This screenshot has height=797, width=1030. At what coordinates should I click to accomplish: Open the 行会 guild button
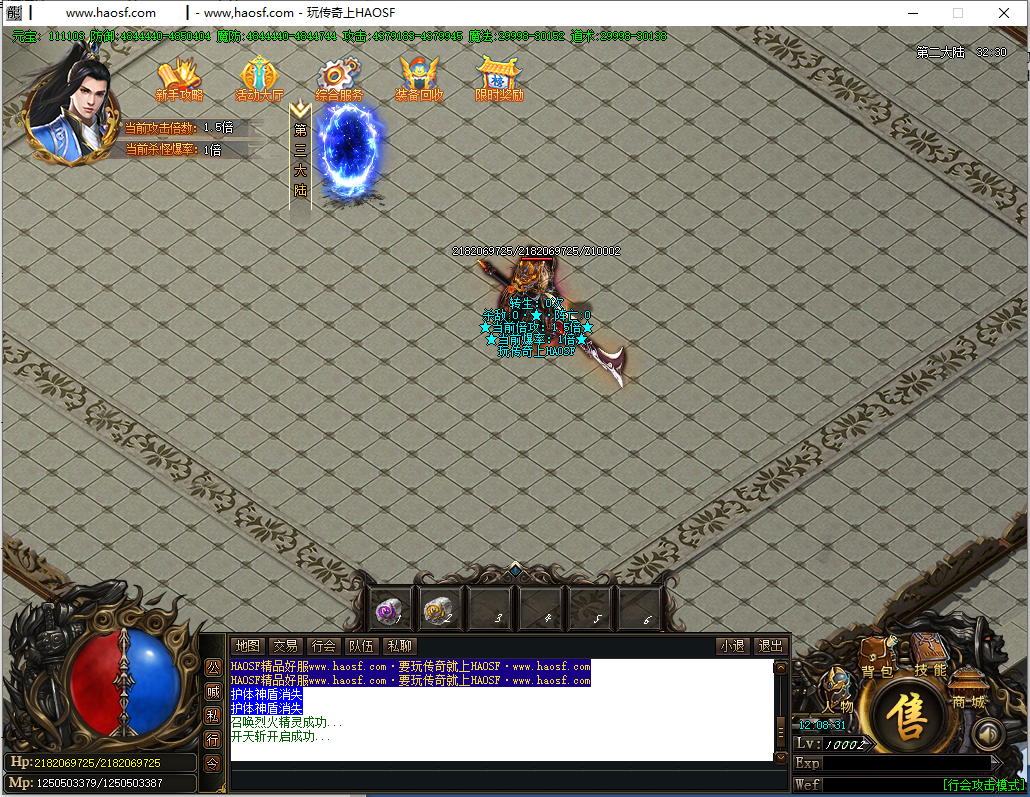pyautogui.click(x=323, y=646)
